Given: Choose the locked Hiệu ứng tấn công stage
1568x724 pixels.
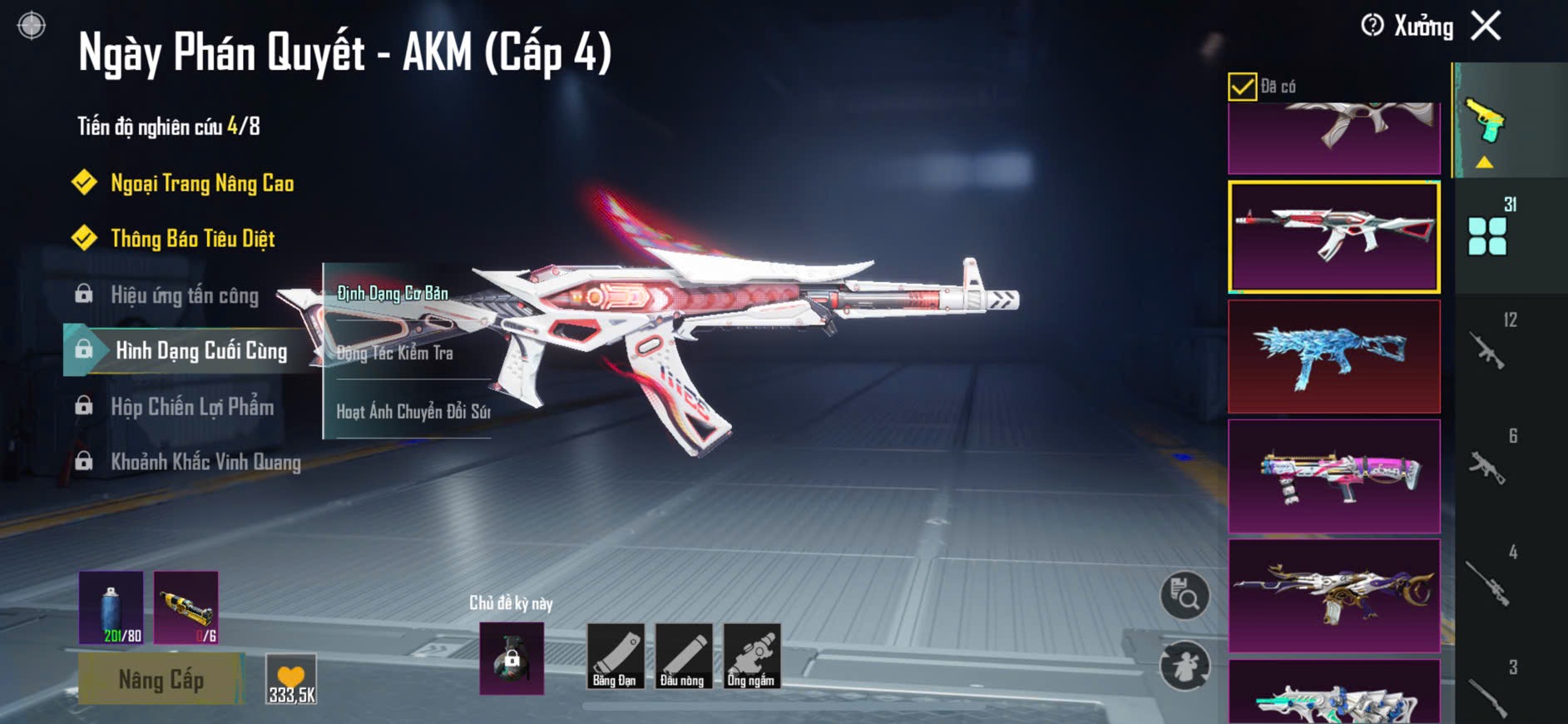Looking at the screenshot, I should coord(184,295).
